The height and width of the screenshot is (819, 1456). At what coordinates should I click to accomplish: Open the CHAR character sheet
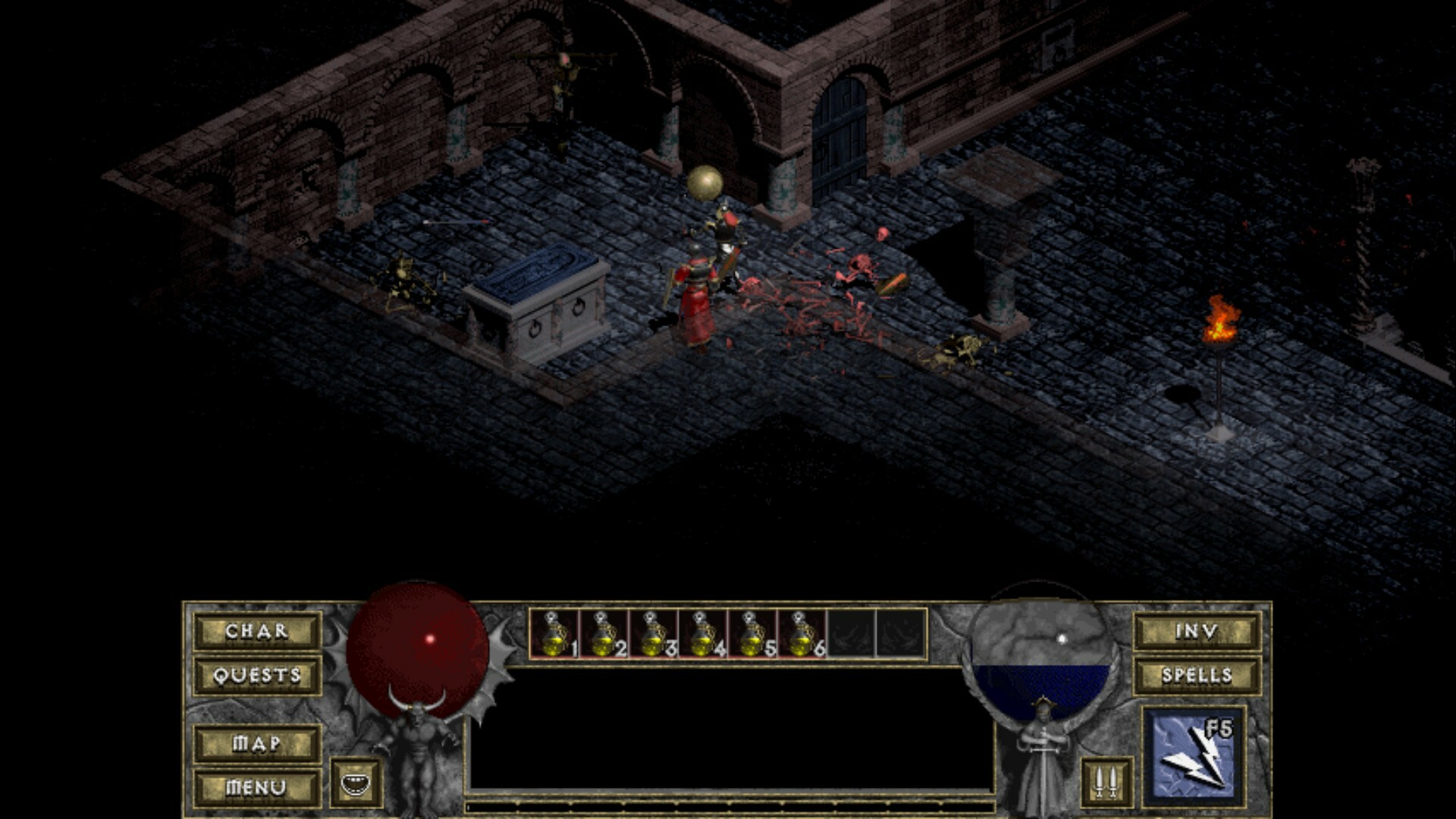coord(257,631)
